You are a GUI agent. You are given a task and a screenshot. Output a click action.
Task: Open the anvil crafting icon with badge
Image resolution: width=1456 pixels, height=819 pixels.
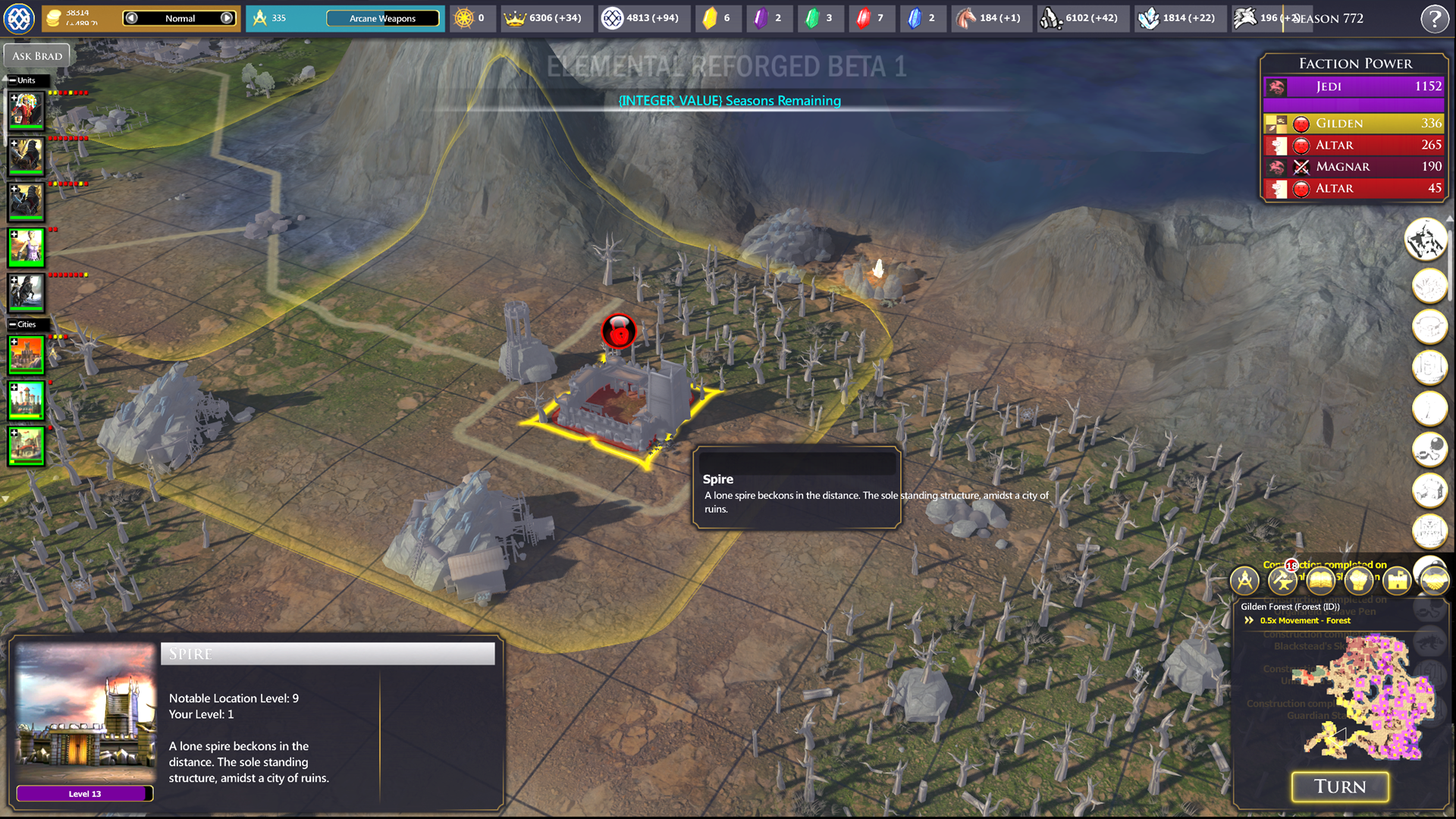pyautogui.click(x=1282, y=581)
